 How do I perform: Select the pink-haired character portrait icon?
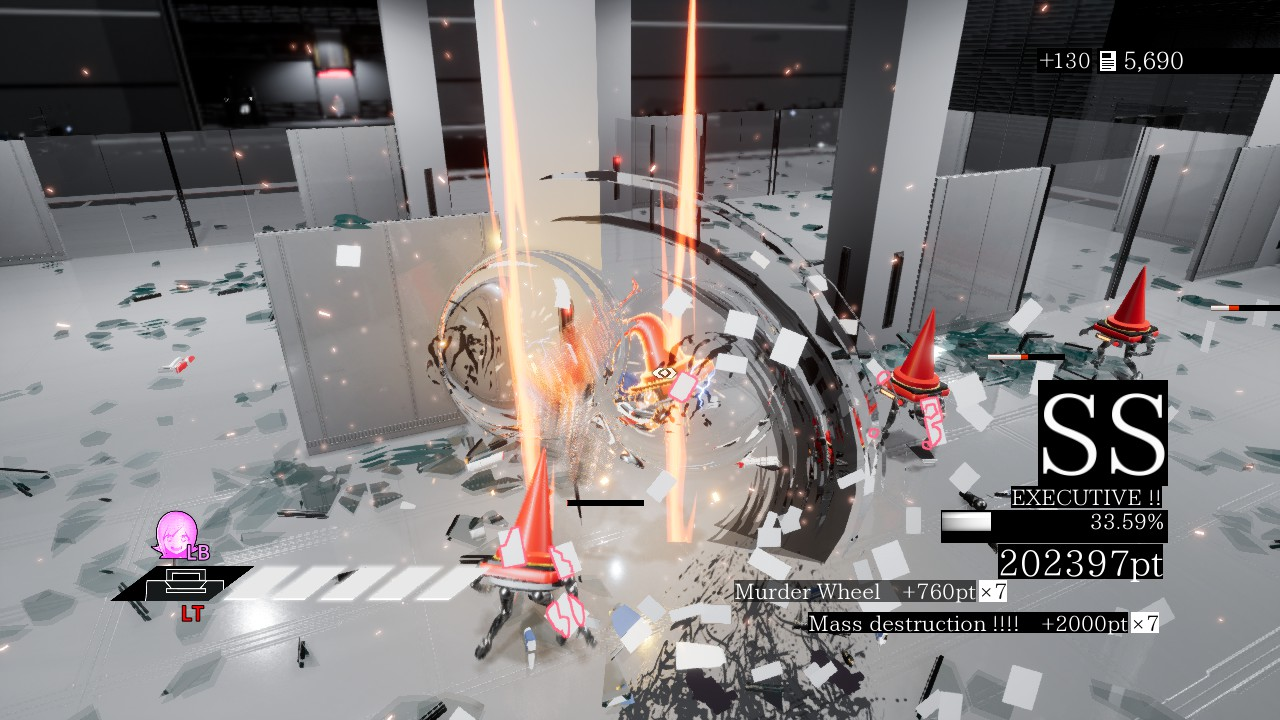[x=176, y=534]
